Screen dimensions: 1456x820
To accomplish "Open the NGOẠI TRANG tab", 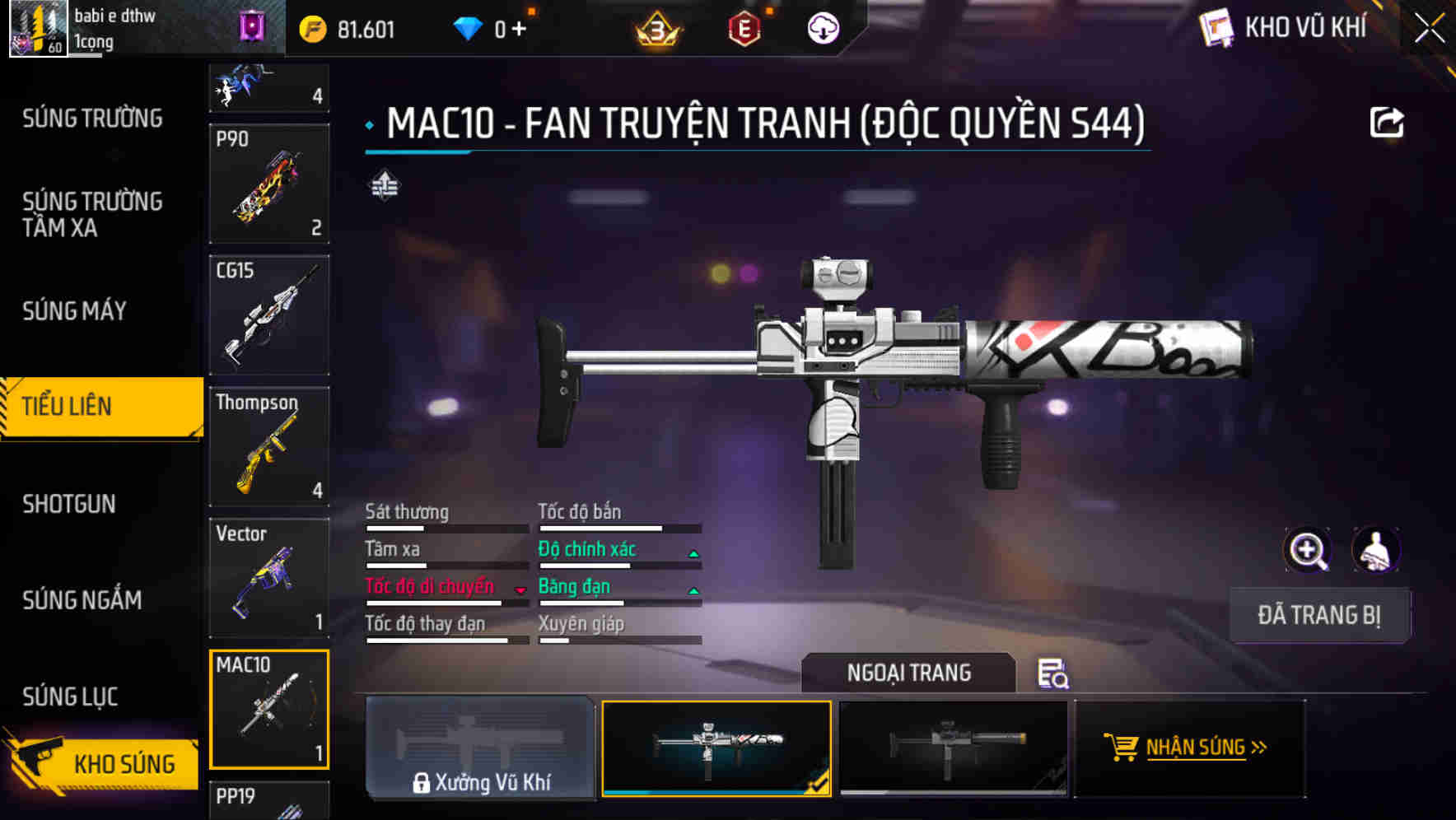I will [x=908, y=673].
